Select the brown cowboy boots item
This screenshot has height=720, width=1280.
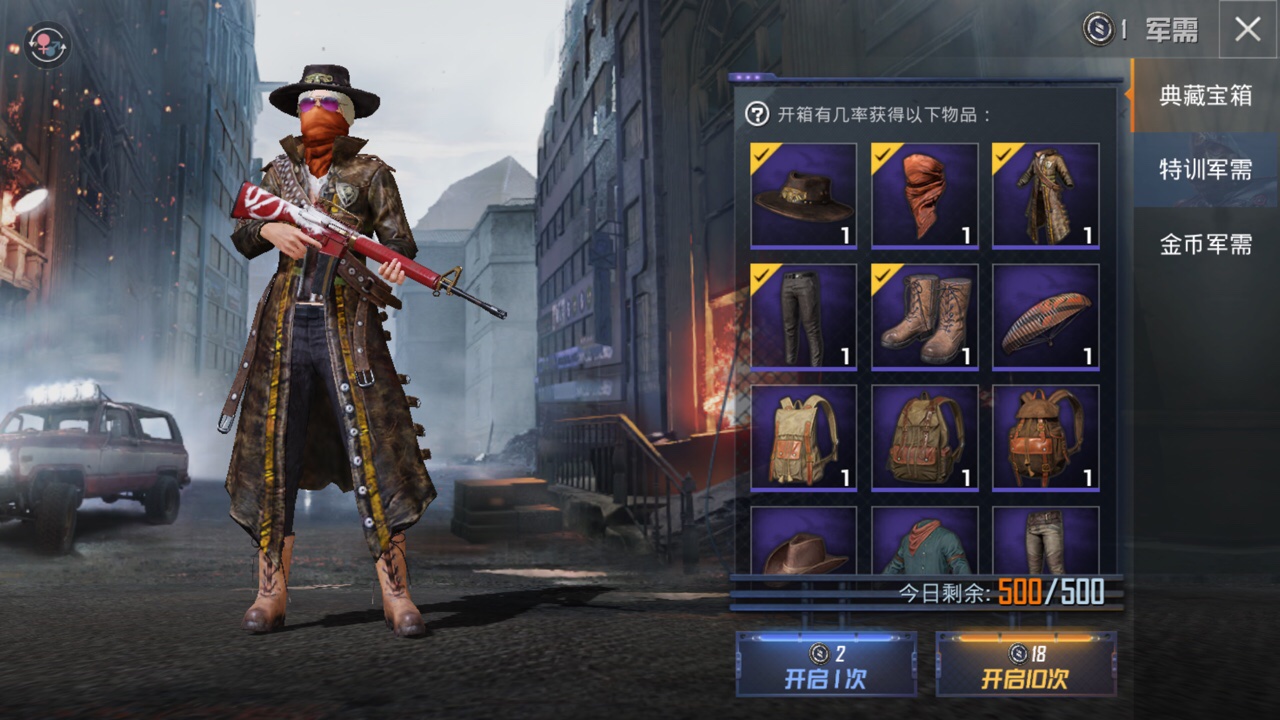coord(925,316)
